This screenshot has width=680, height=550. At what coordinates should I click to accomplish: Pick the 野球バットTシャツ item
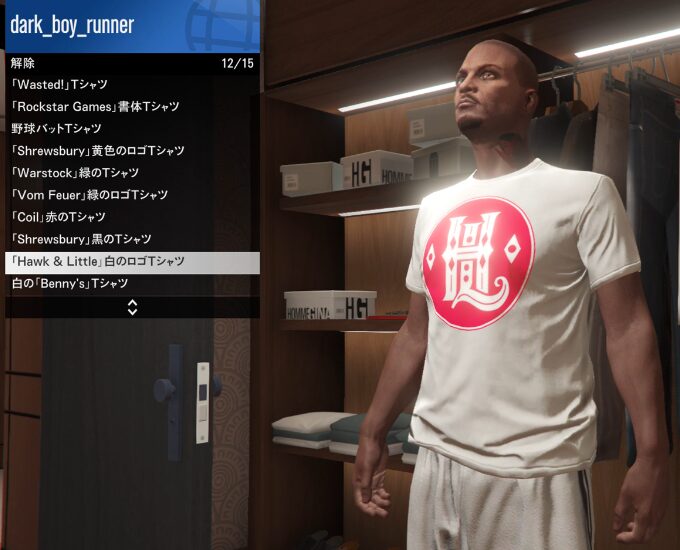click(57, 129)
